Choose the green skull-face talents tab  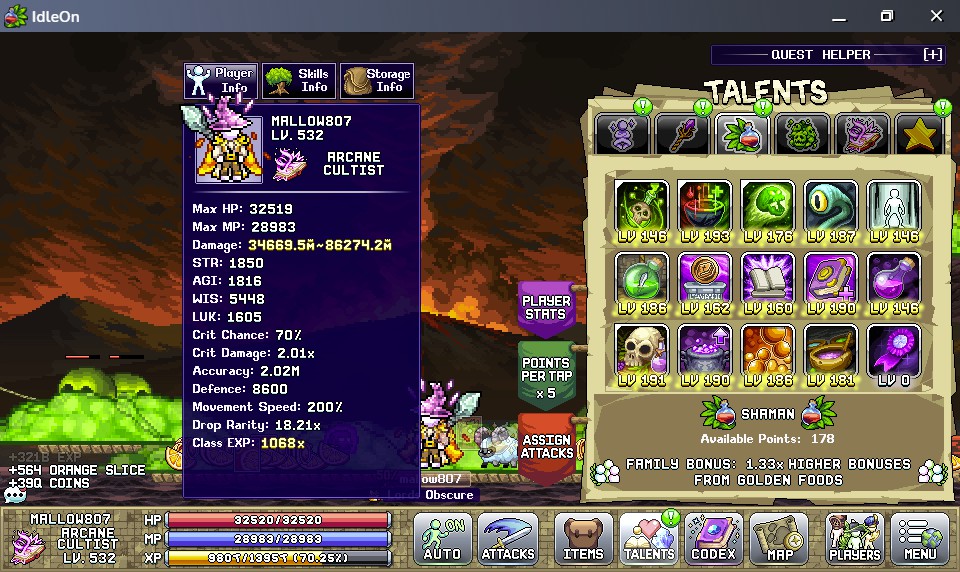click(x=802, y=134)
